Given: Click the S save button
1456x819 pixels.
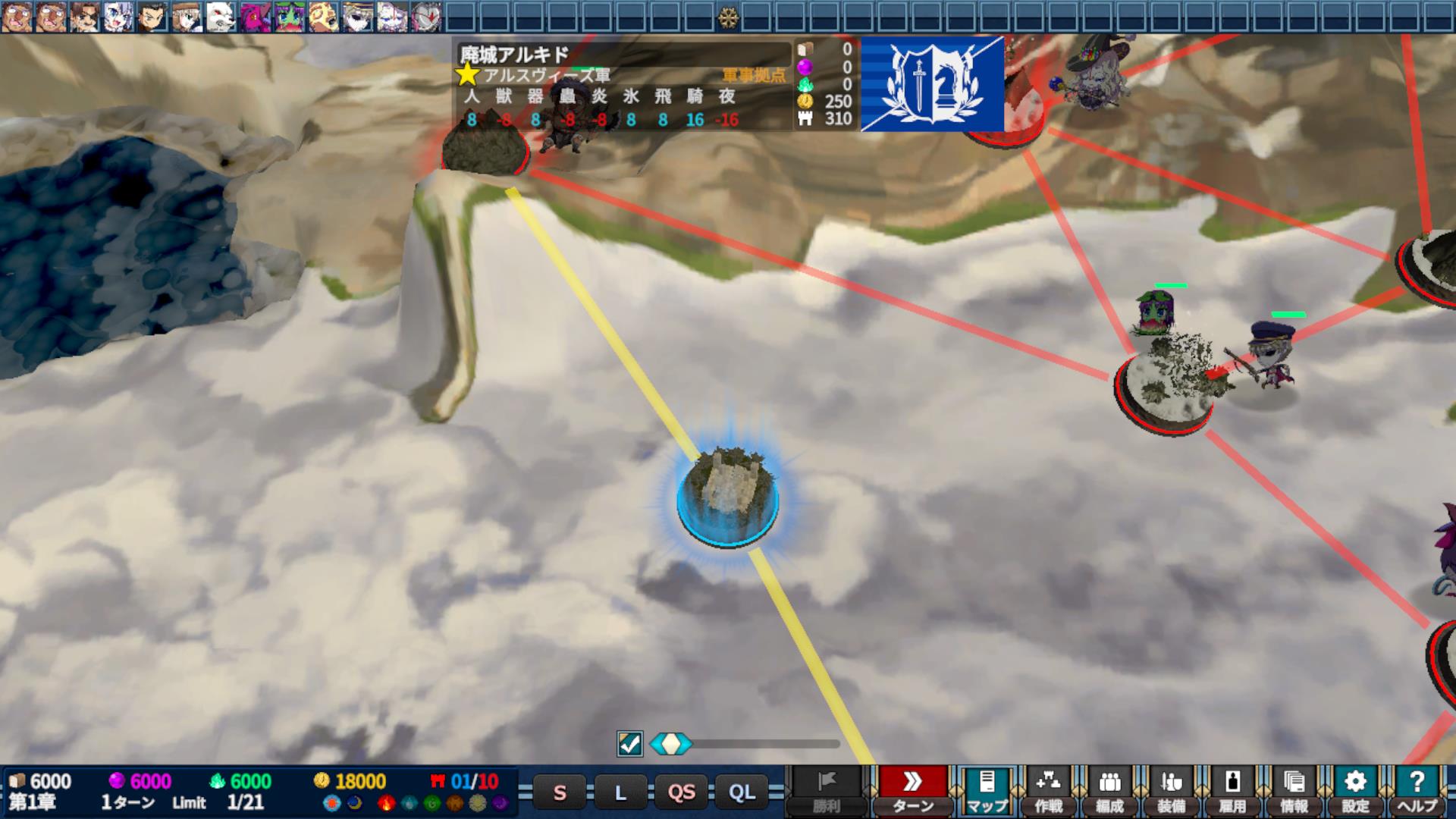Looking at the screenshot, I should pyautogui.click(x=560, y=792).
